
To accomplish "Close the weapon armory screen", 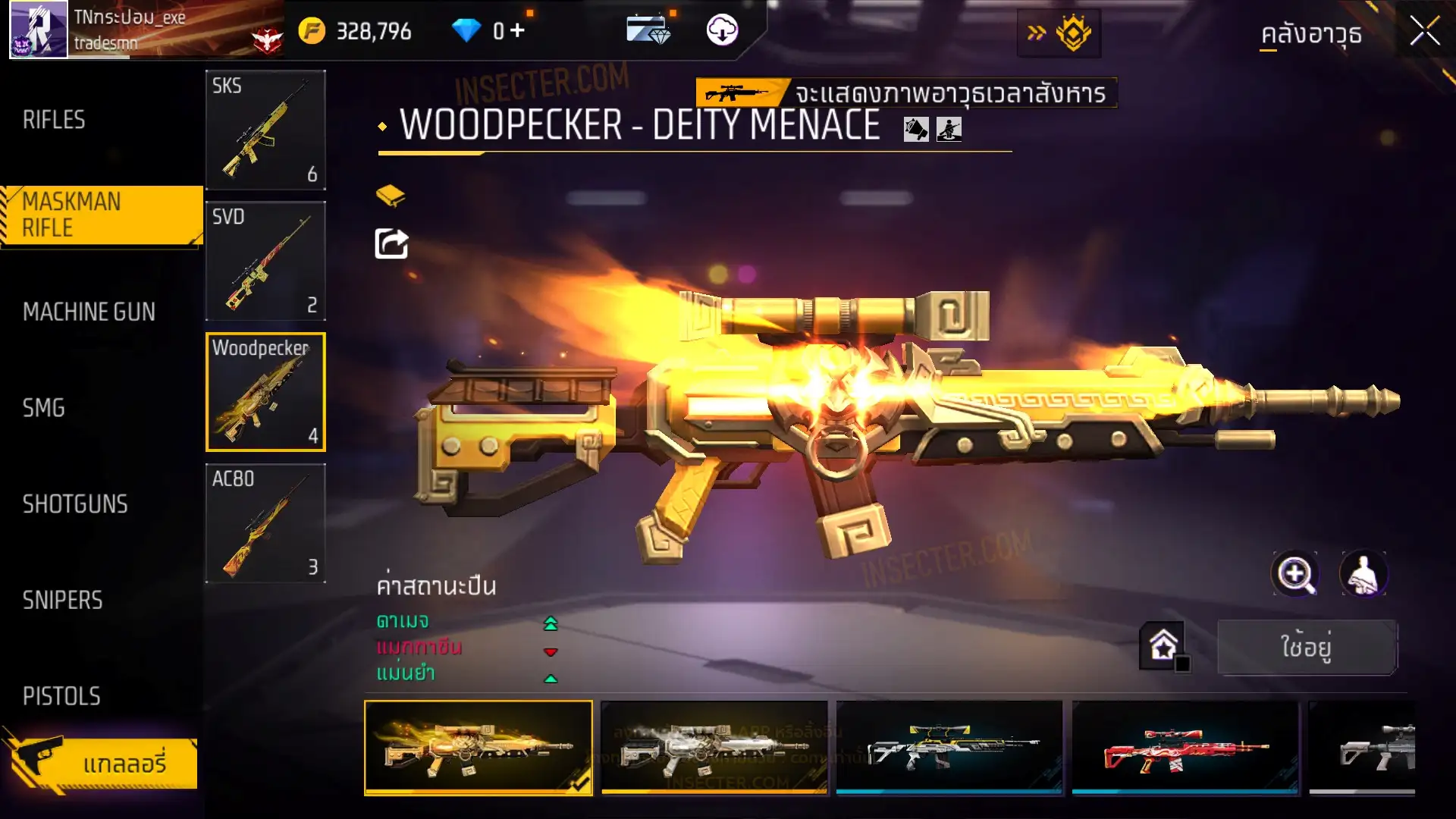I will [x=1424, y=32].
